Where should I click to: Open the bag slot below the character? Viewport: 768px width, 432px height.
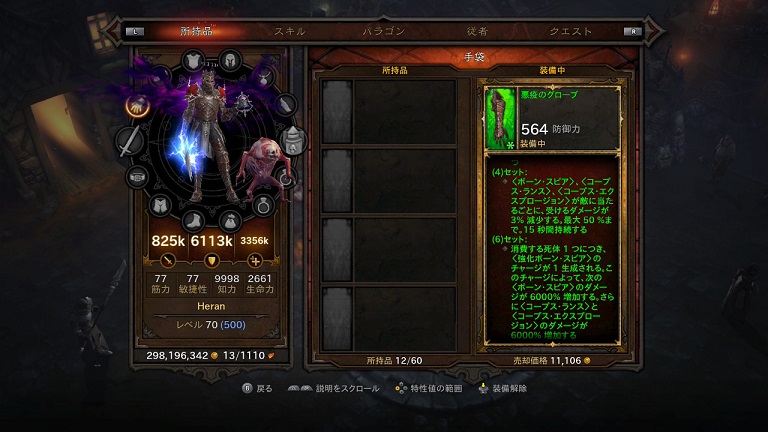click(229, 219)
